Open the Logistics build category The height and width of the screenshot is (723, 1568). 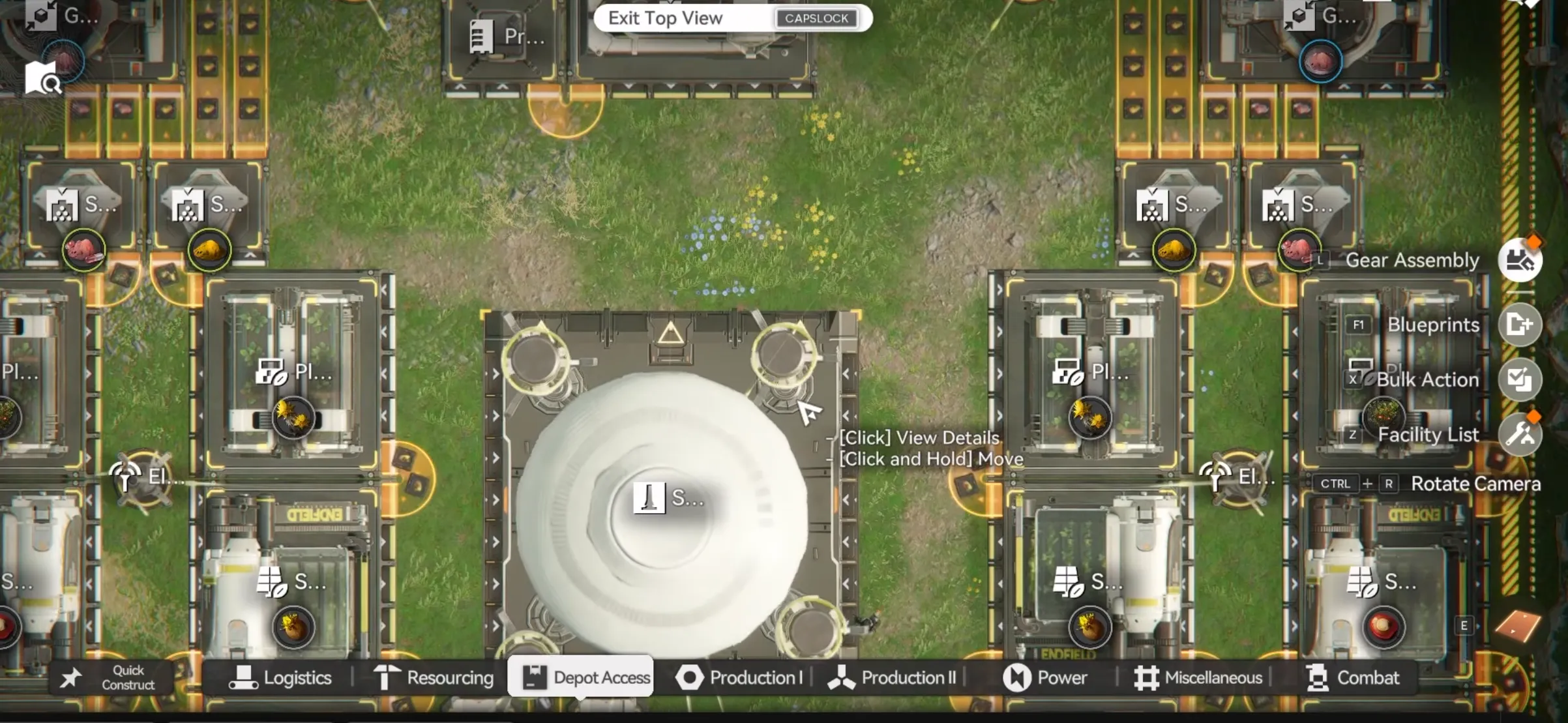pos(280,678)
